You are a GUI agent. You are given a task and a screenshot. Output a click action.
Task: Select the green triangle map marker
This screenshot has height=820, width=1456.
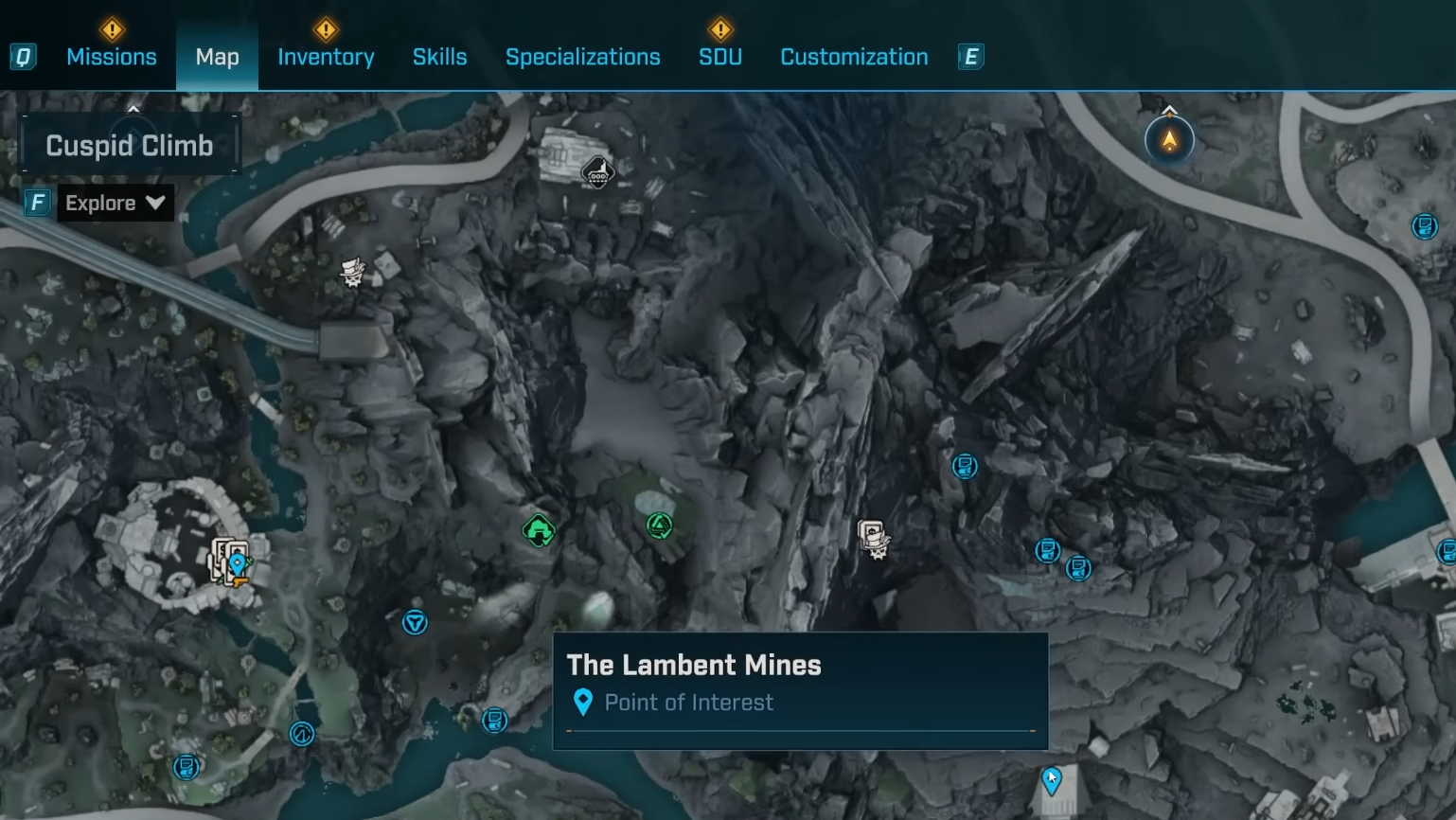coord(660,526)
